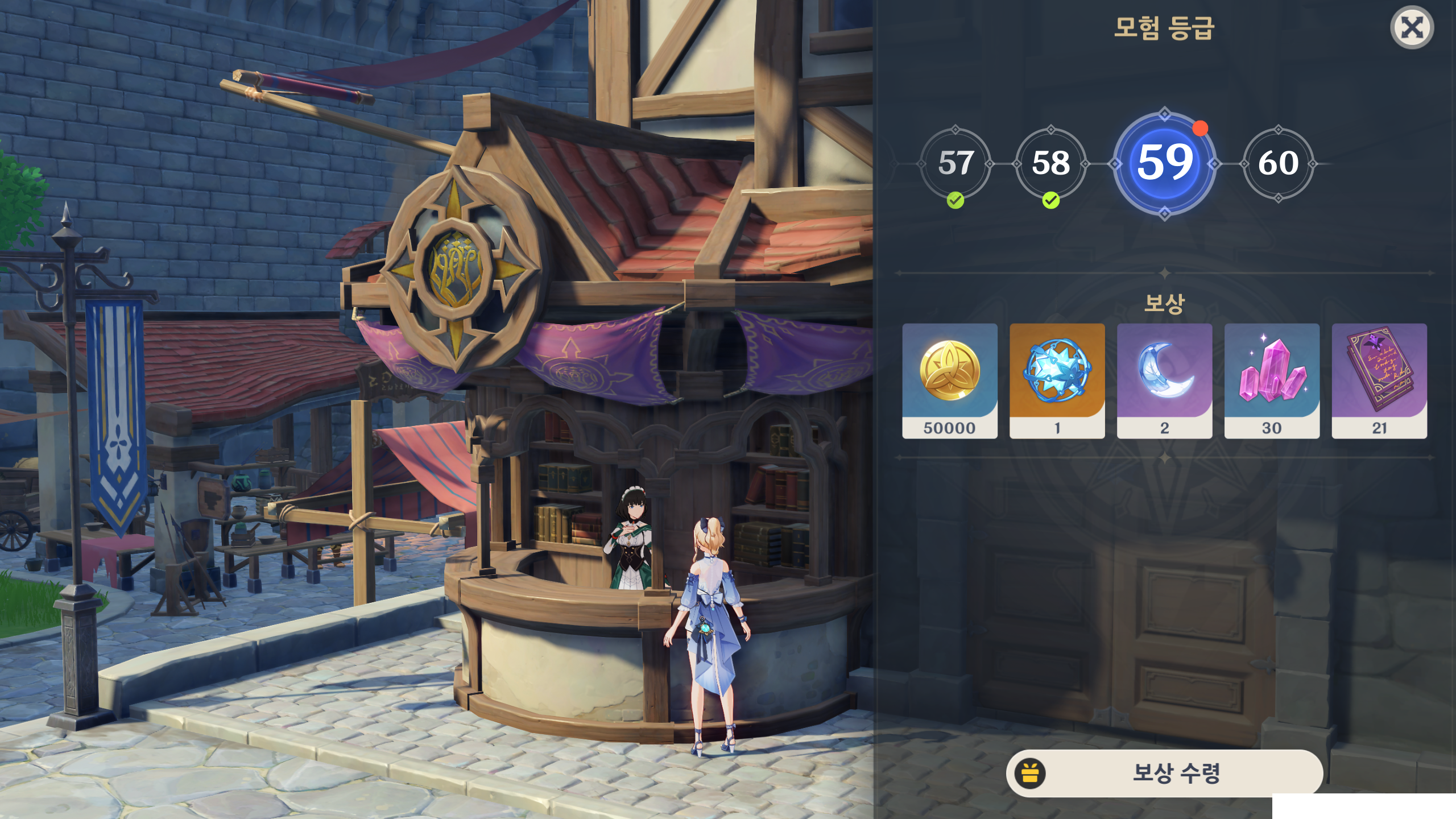Inspect the pink crystal reward

pos(1272,380)
